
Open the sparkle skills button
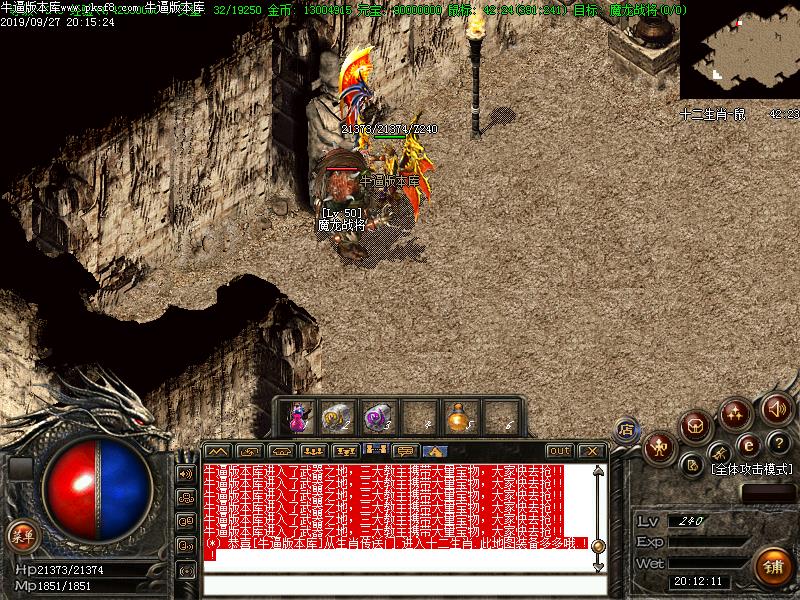(x=737, y=412)
